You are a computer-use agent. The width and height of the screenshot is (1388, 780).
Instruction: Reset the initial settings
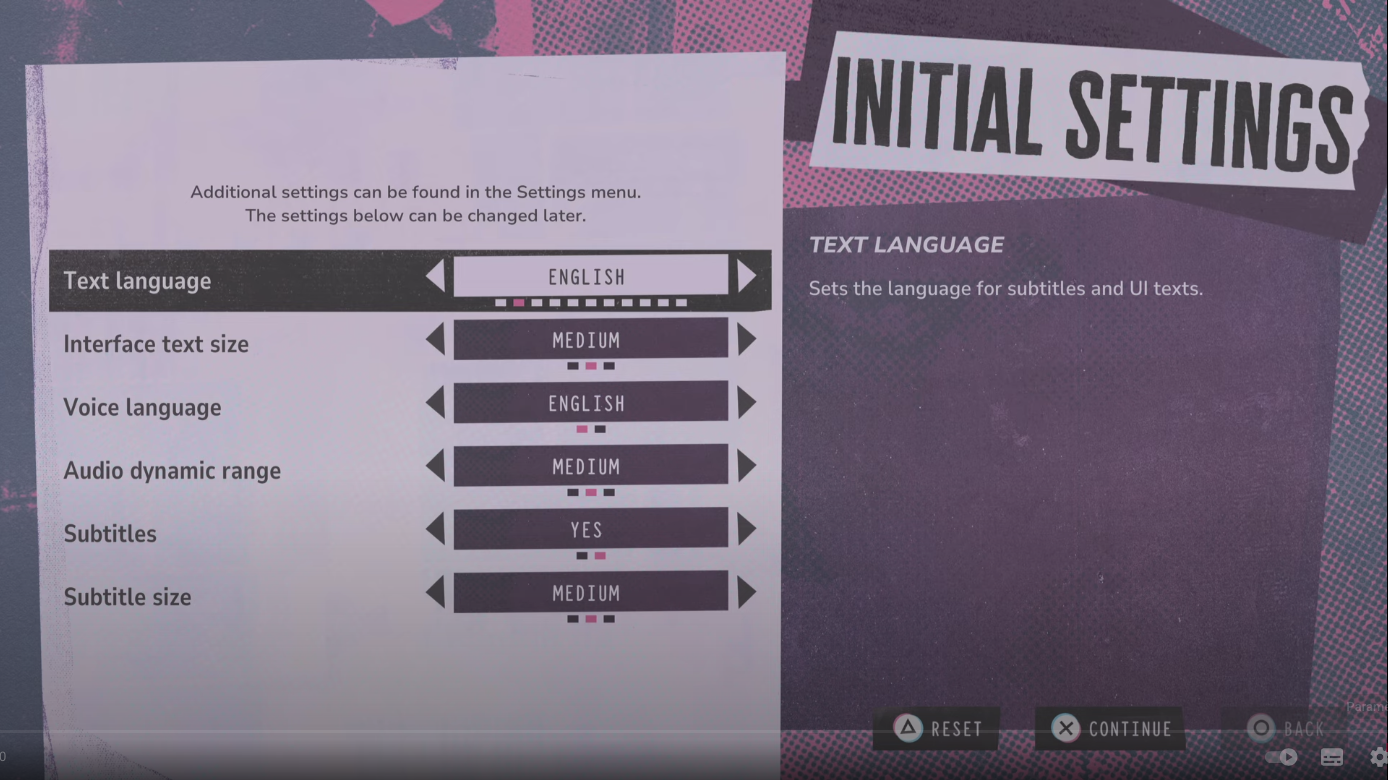point(937,729)
